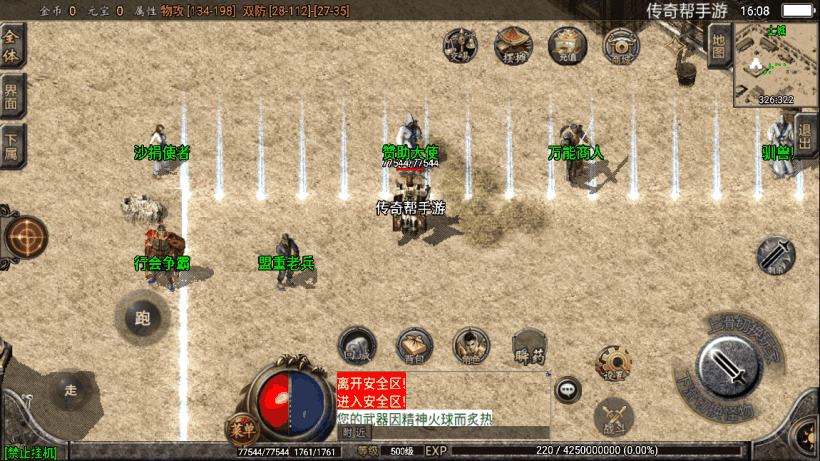Open the chat speech bubble button

point(568,389)
